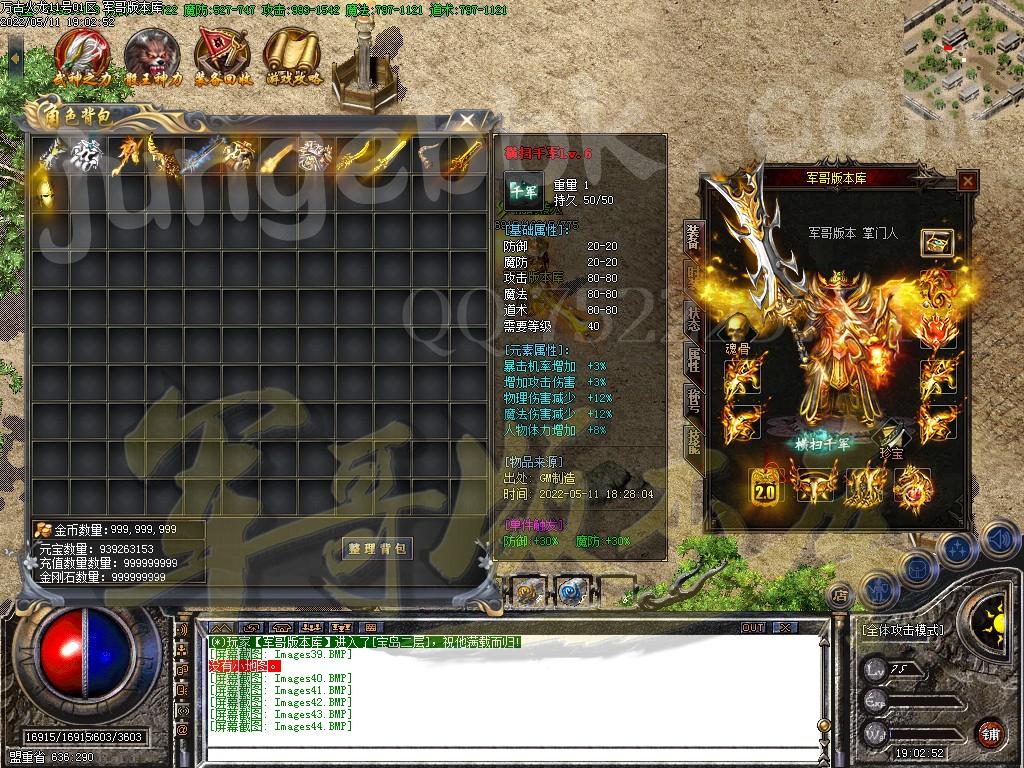Close the character equipment panel
This screenshot has width=1024, height=768.
click(967, 181)
